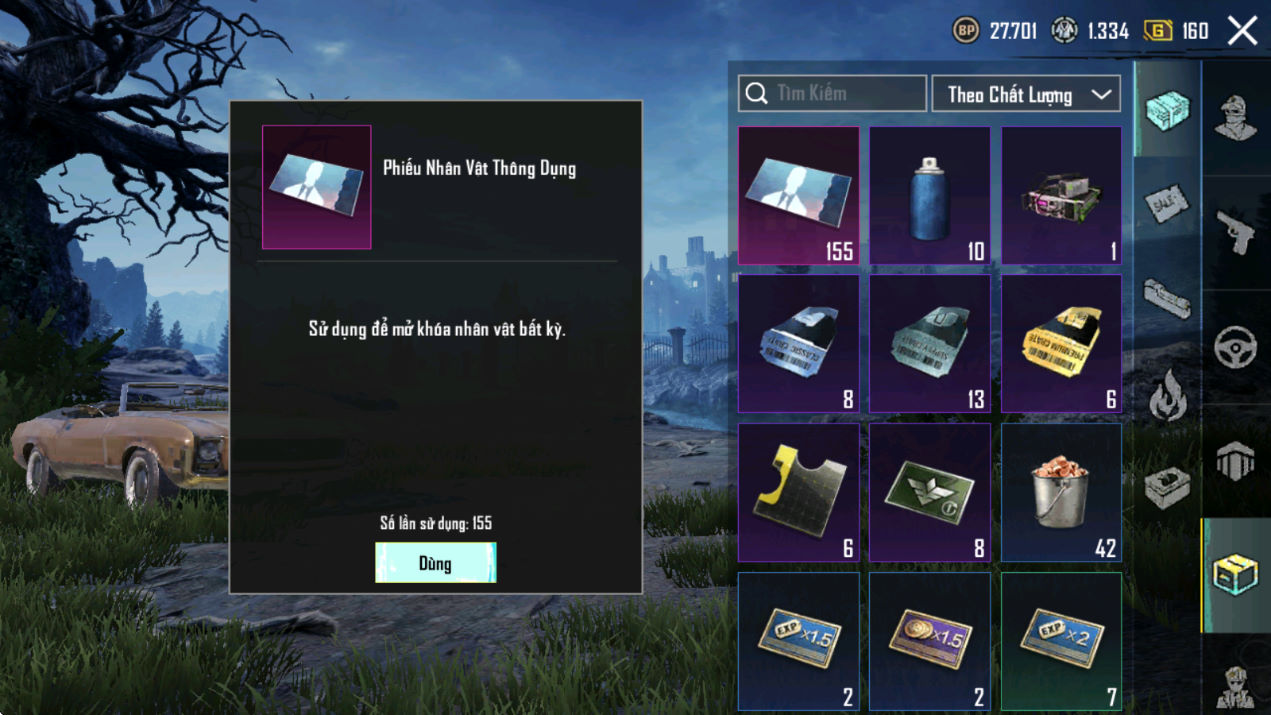
Task: Open the Theo Chất Lượng sort dropdown
Action: 1026,94
